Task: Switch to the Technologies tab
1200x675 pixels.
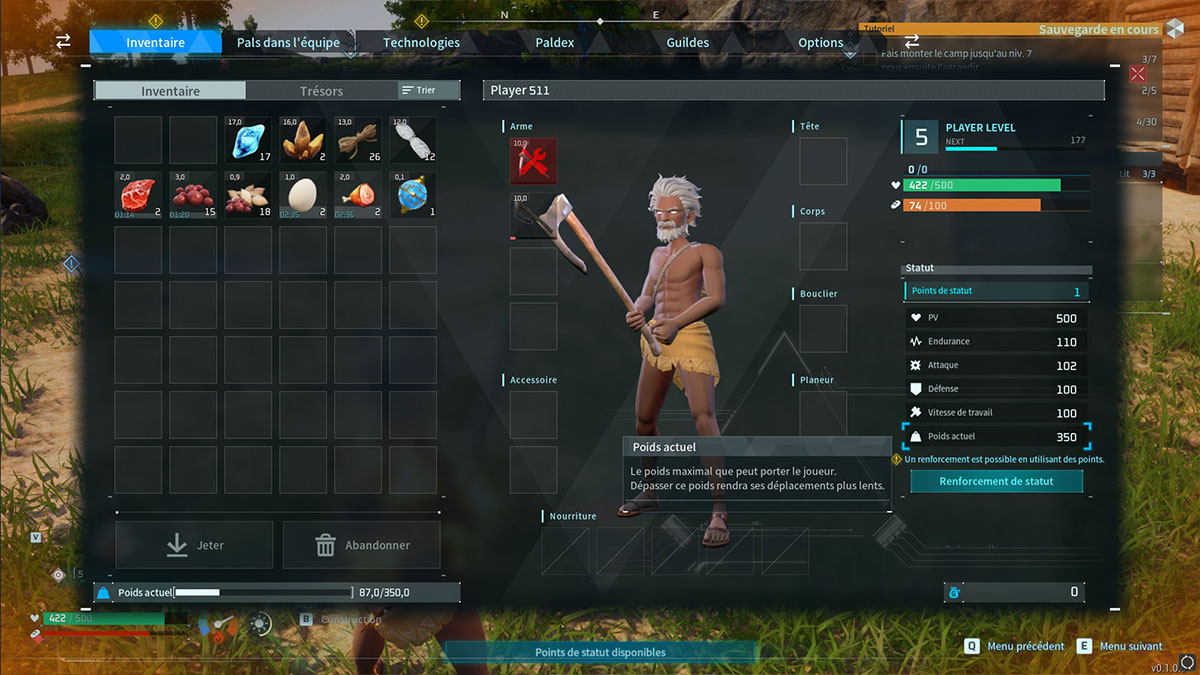Action: pos(421,43)
